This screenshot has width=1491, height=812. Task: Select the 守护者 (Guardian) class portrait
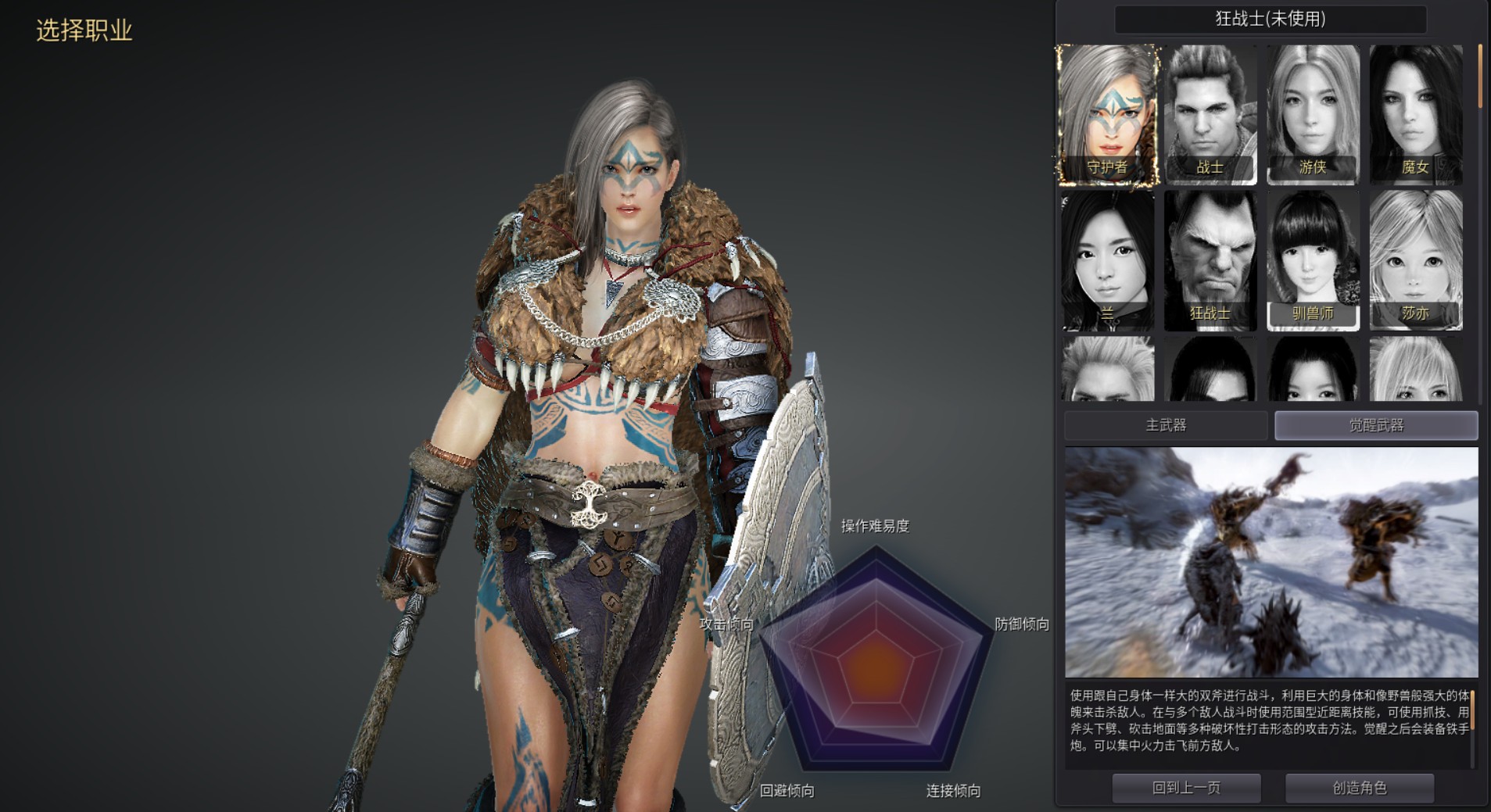tap(1109, 116)
